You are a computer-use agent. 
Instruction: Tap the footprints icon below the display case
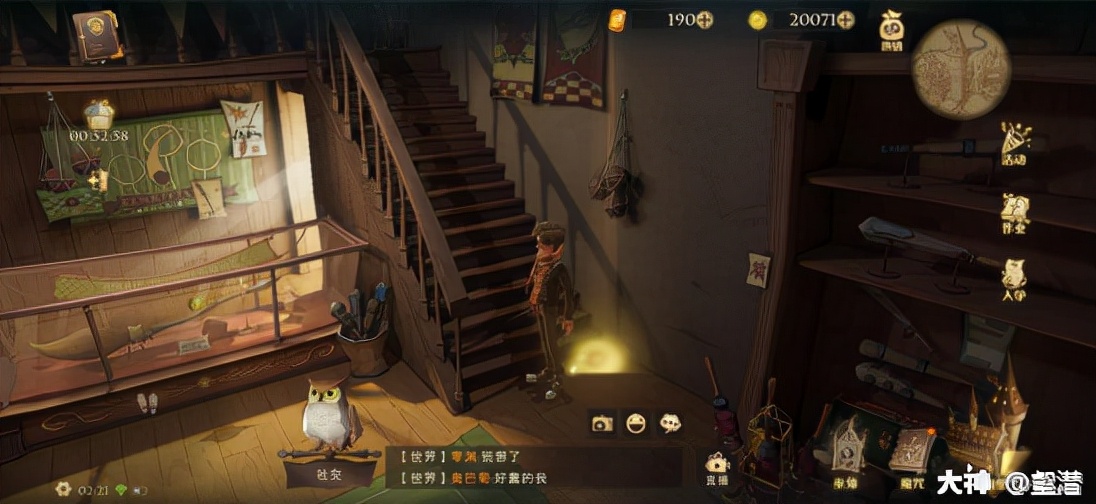click(147, 402)
